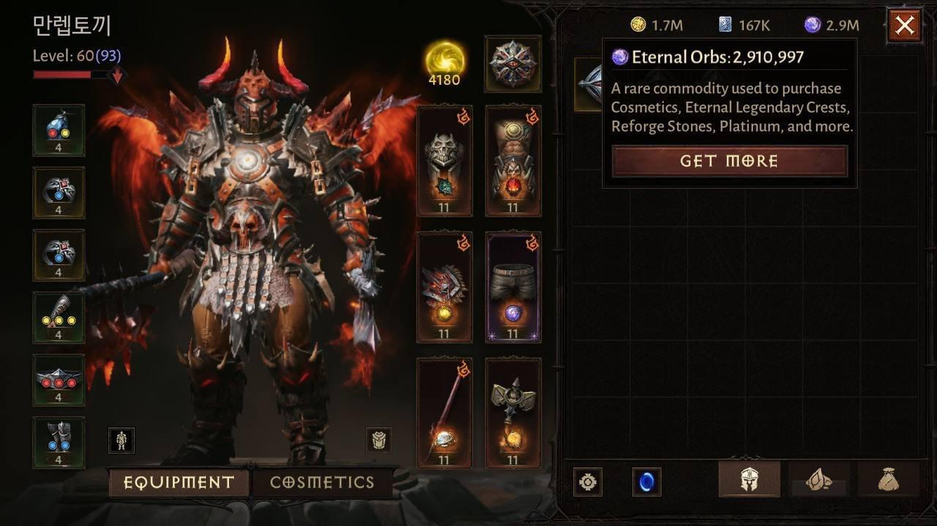Viewport: 937px width, 526px height.
Task: Open the gear category with helmet icon
Action: (x=749, y=481)
